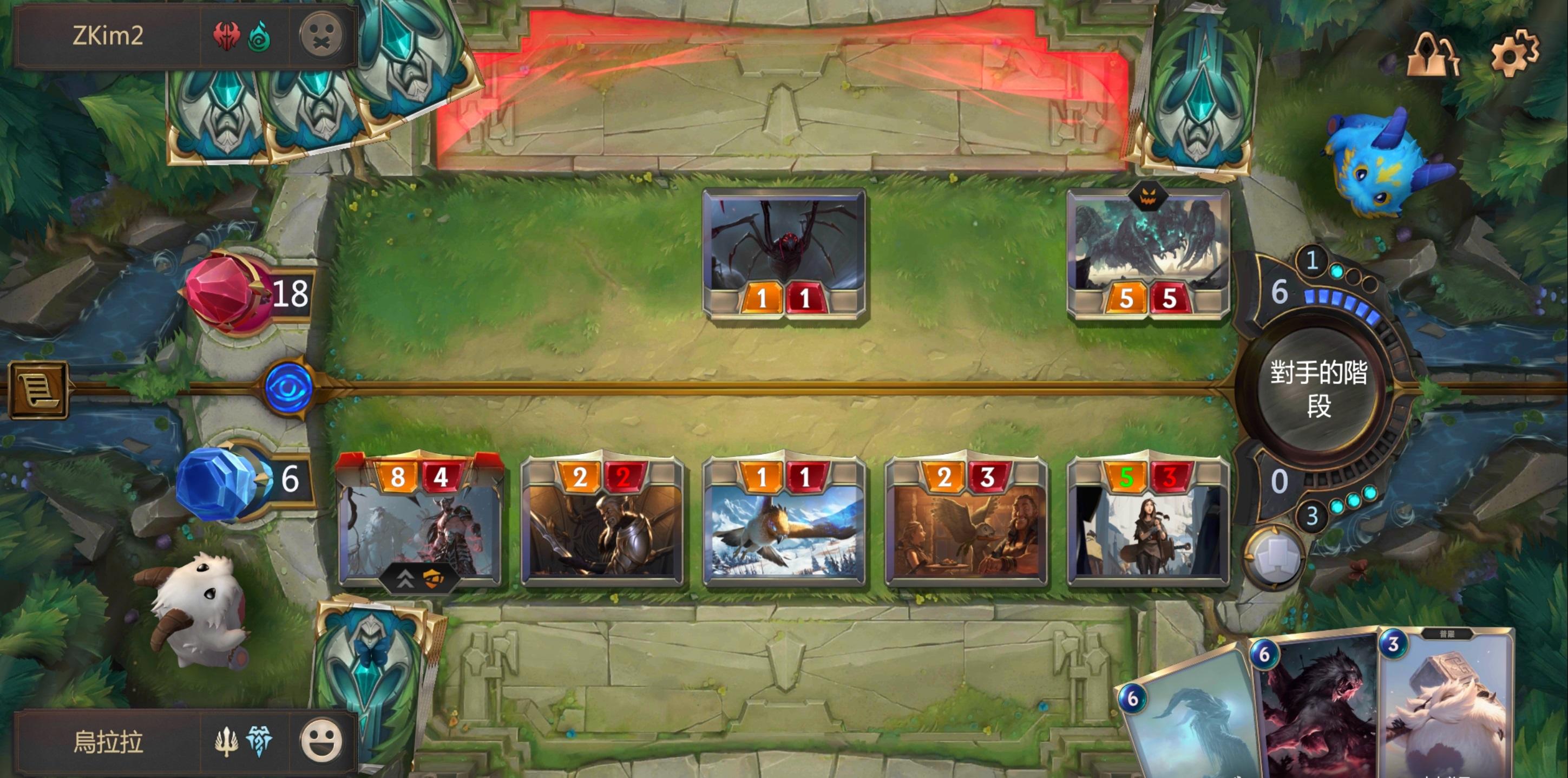Click the pumpkin keyword badge on the 5|5 card
The width and height of the screenshot is (1568, 778).
1149,198
